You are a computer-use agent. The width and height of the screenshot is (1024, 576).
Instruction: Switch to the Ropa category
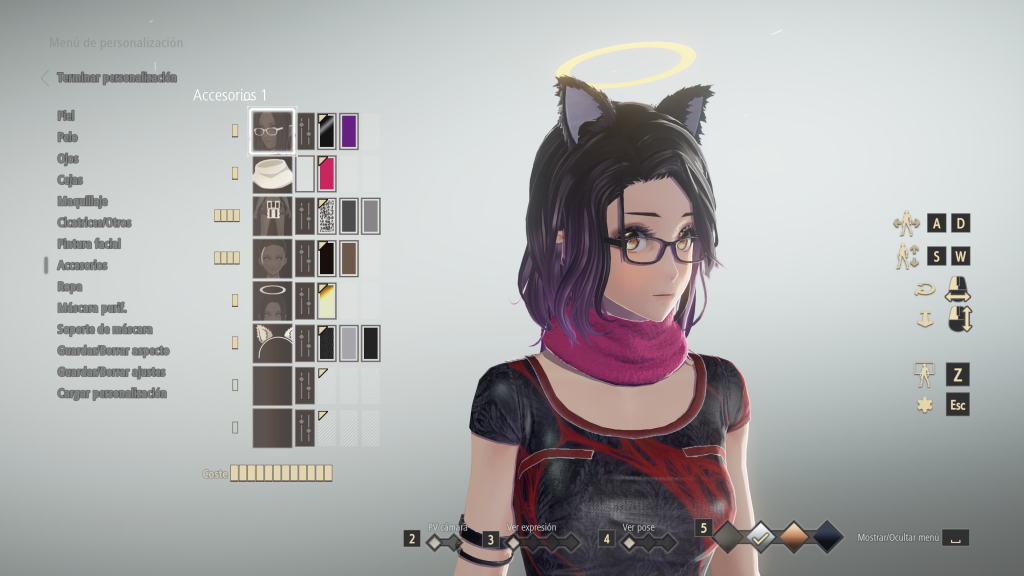(x=69, y=286)
